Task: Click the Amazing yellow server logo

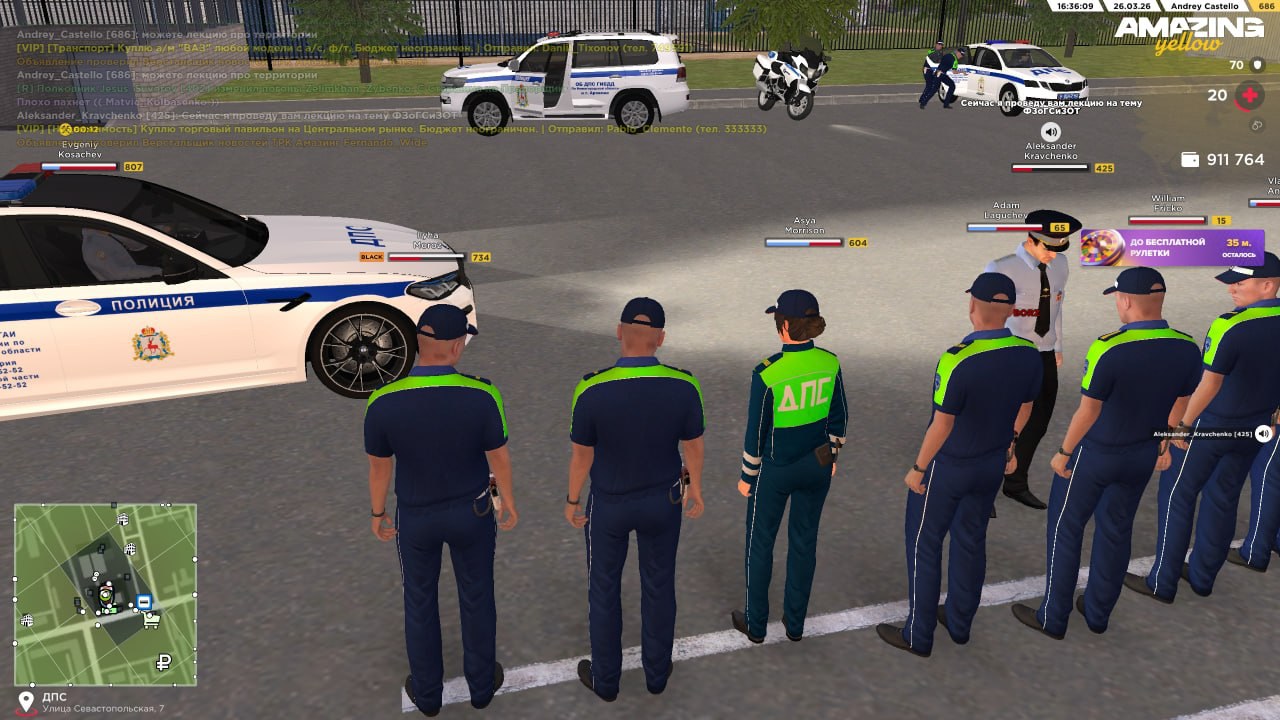Action: (x=1189, y=34)
